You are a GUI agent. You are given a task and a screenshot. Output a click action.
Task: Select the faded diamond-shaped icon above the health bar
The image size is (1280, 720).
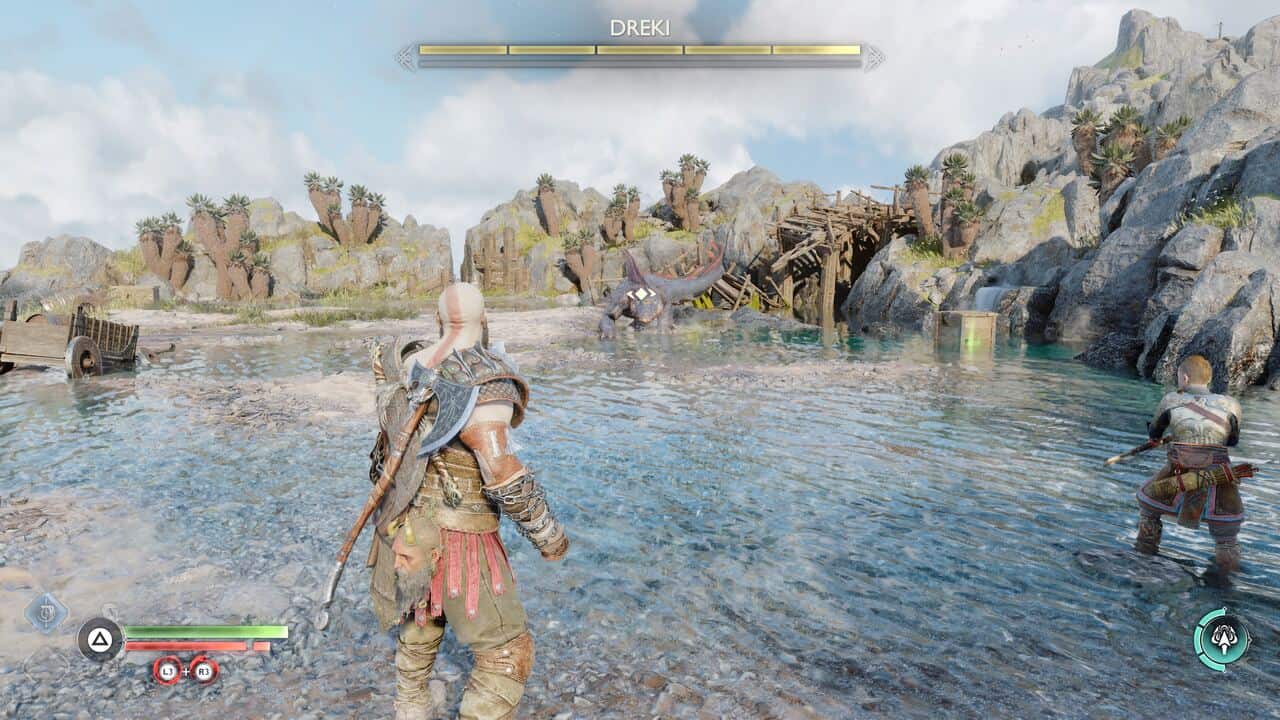click(x=45, y=611)
